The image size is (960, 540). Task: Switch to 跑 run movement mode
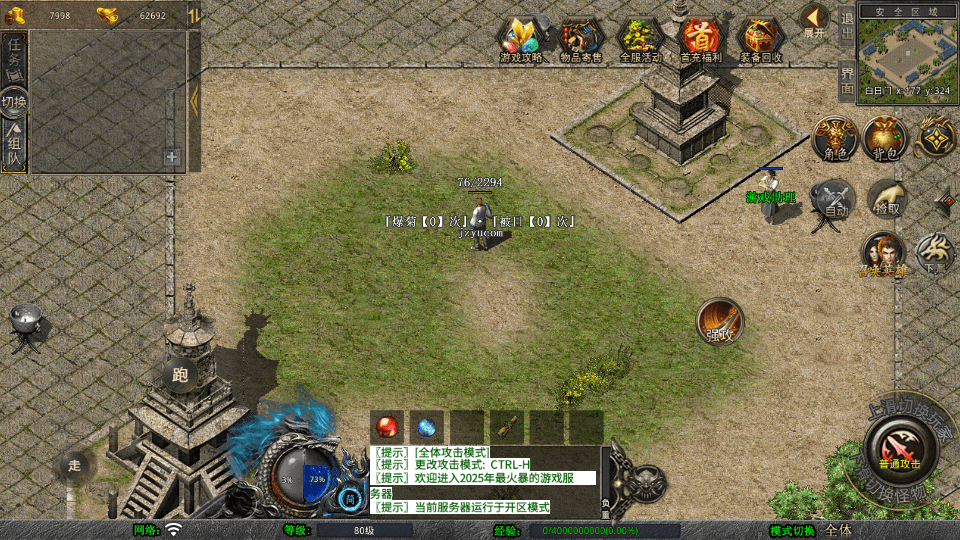pyautogui.click(x=181, y=375)
